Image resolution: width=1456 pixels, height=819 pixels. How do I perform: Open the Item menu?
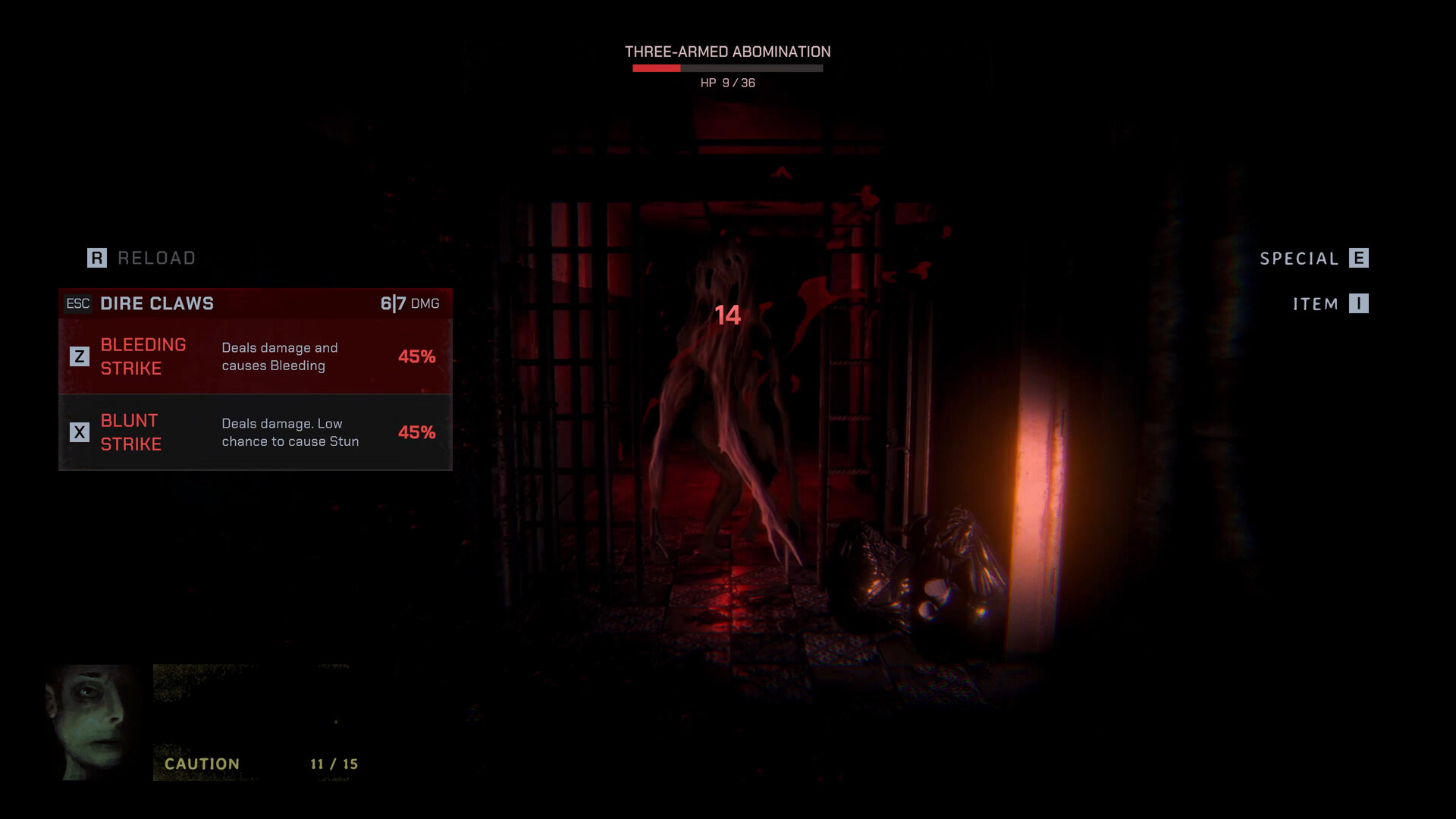pos(1330,304)
